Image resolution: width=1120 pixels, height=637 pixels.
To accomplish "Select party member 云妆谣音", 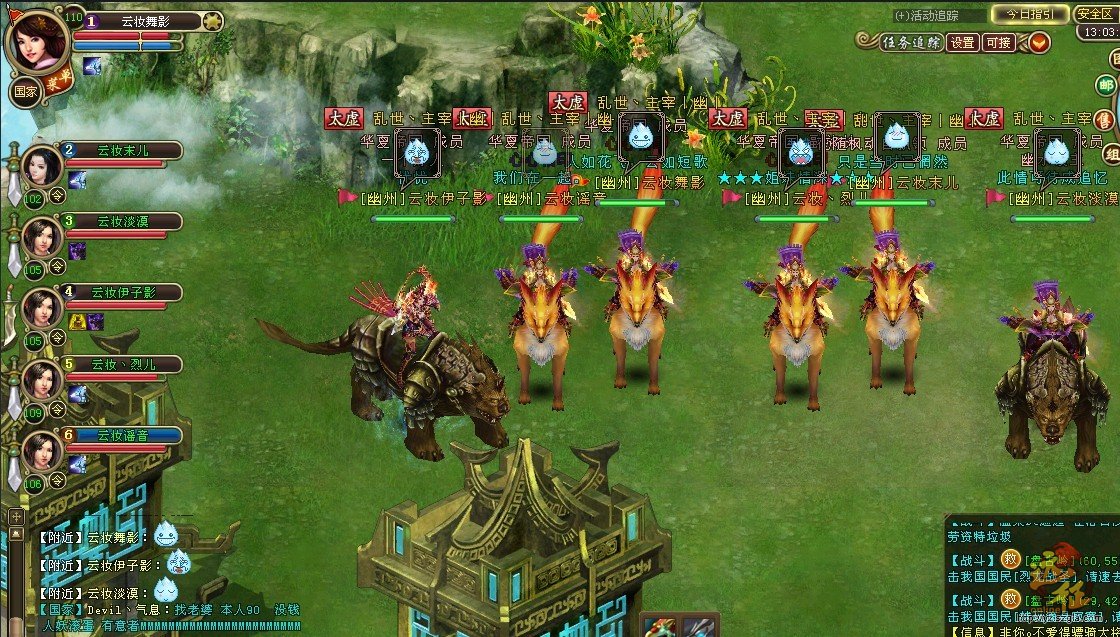I will (x=122, y=435).
